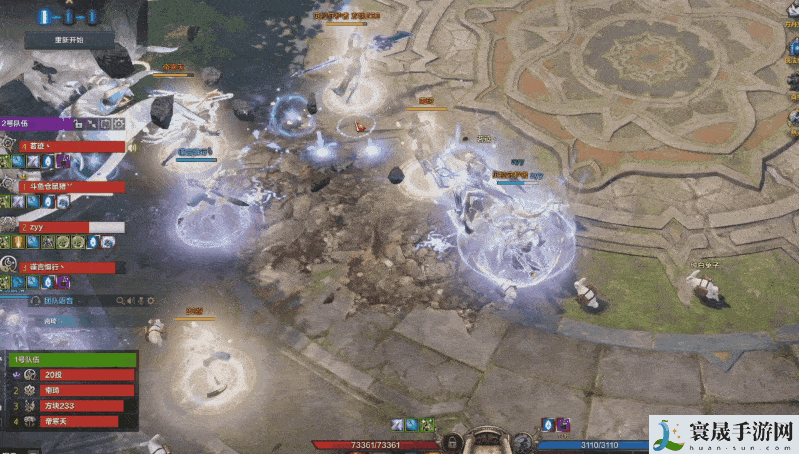
Task: Open the party frame gear settings
Action: 119,123
